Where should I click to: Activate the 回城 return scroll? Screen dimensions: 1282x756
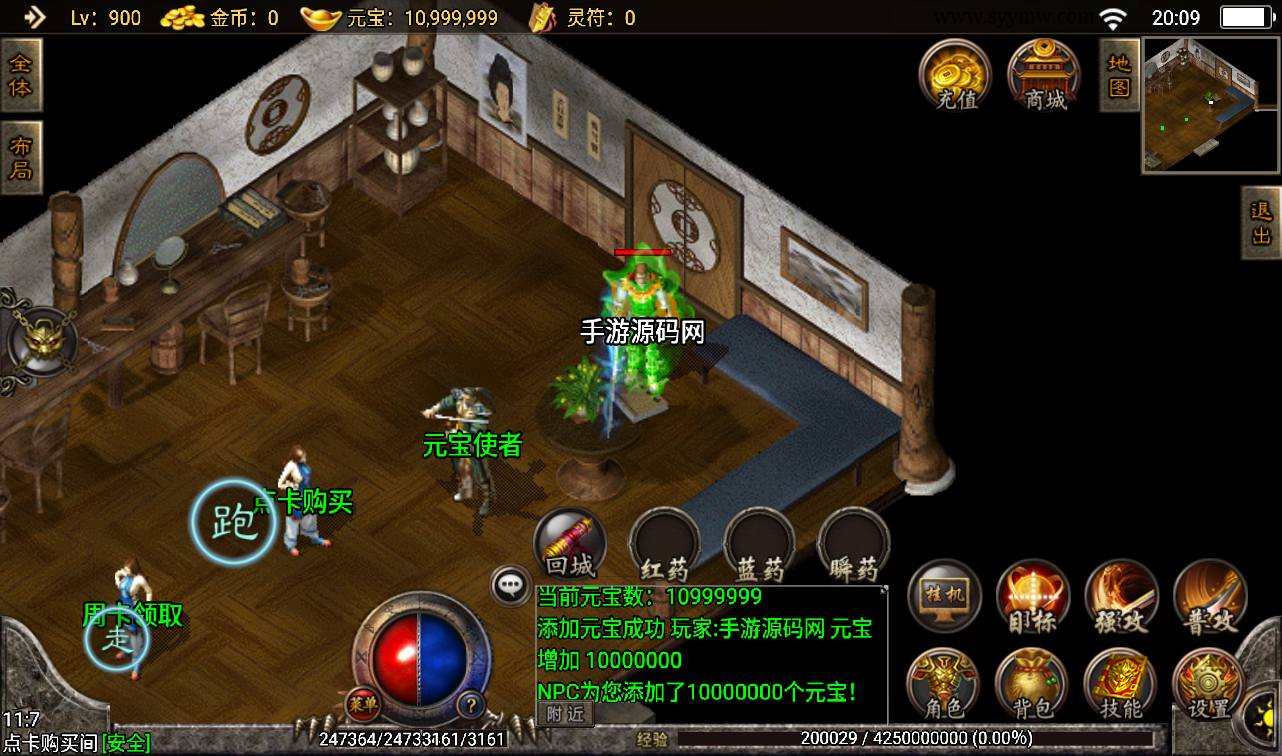click(x=570, y=545)
